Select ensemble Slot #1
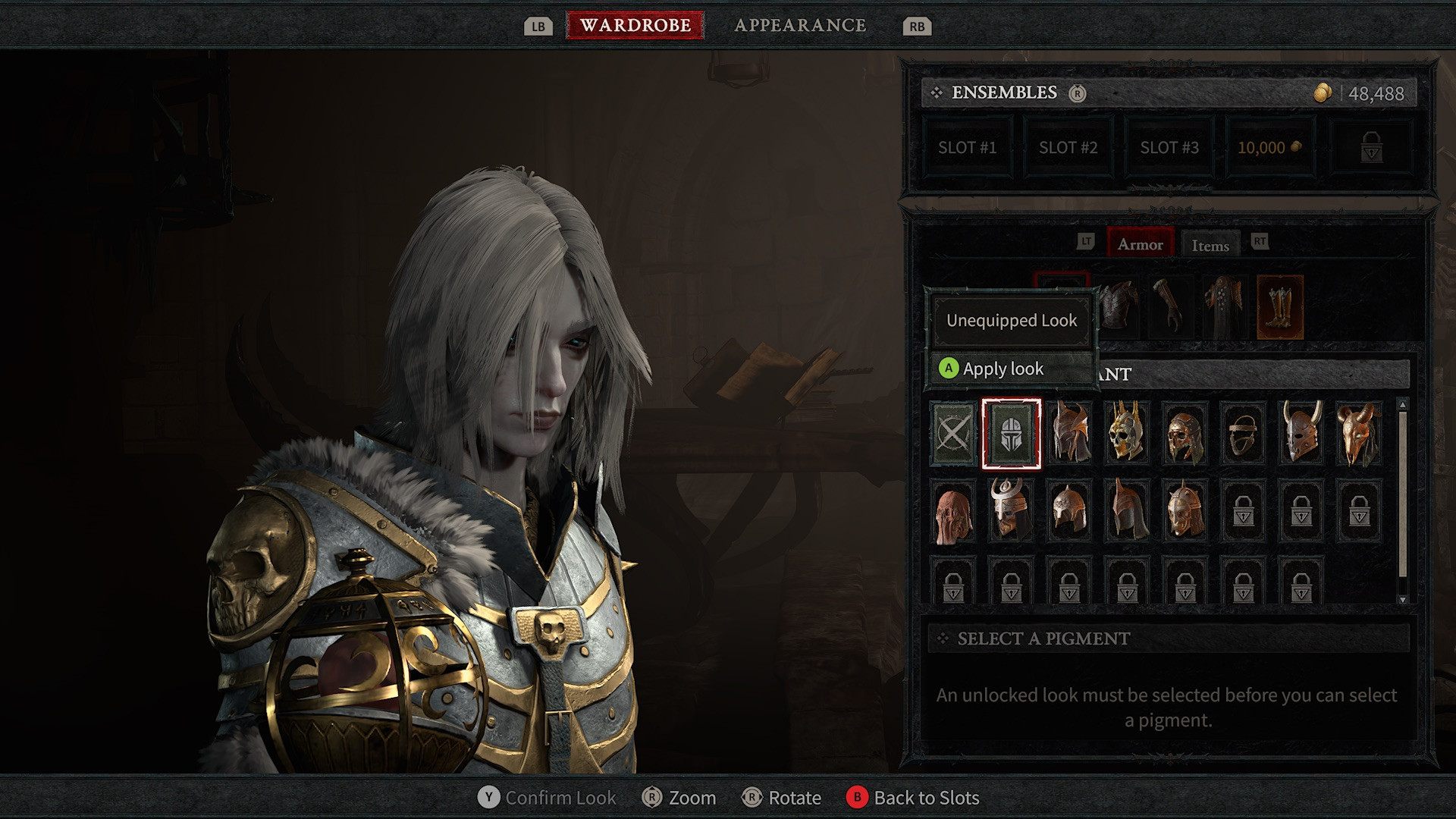This screenshot has width=1456, height=819. tap(967, 148)
